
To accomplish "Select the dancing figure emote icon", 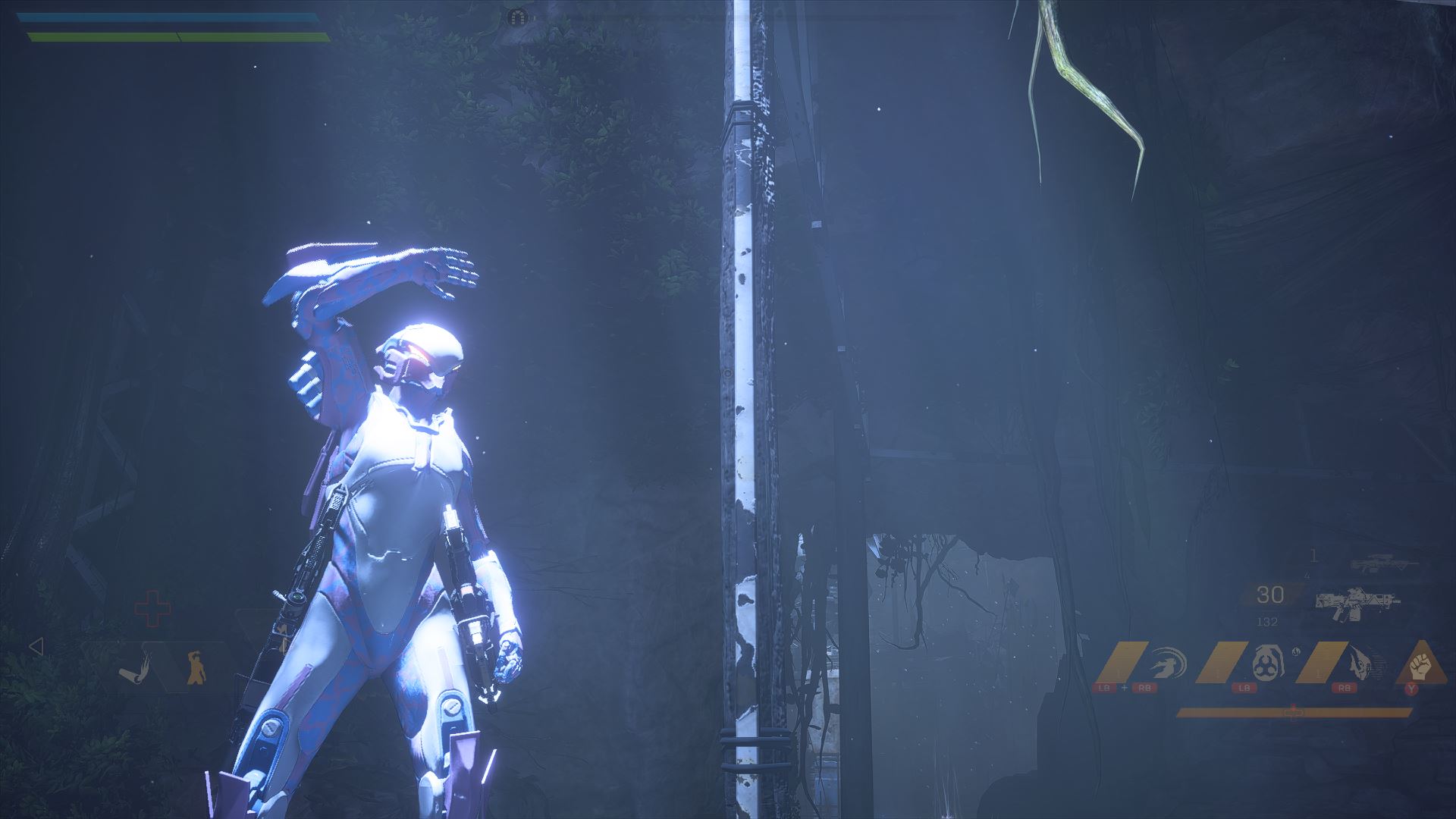I will [x=196, y=667].
